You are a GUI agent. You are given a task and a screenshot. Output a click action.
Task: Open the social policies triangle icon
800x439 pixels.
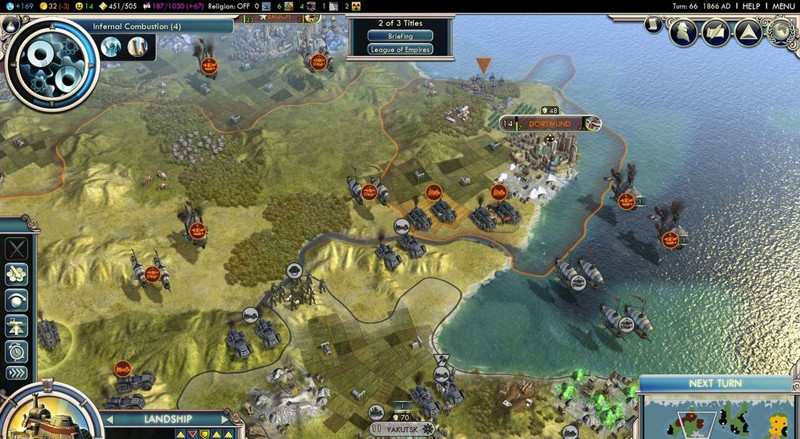[748, 33]
